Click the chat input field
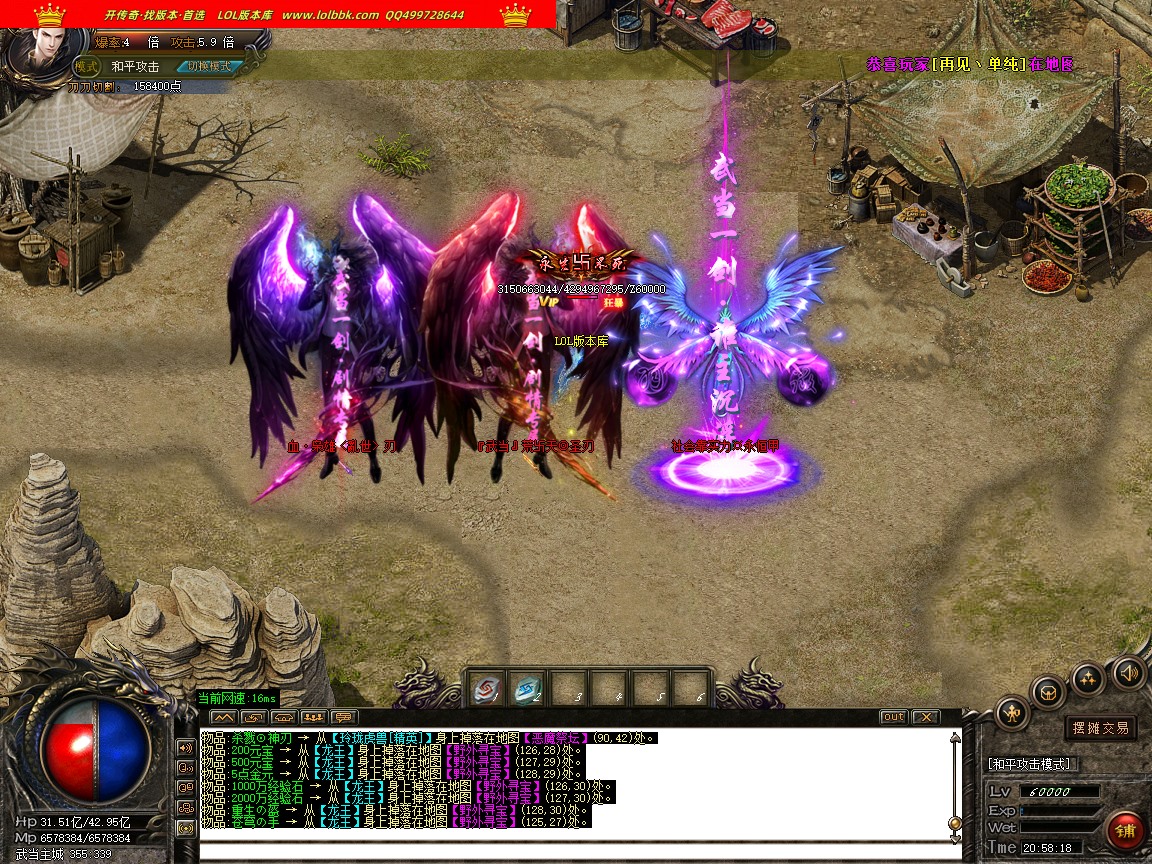 [x=575, y=848]
